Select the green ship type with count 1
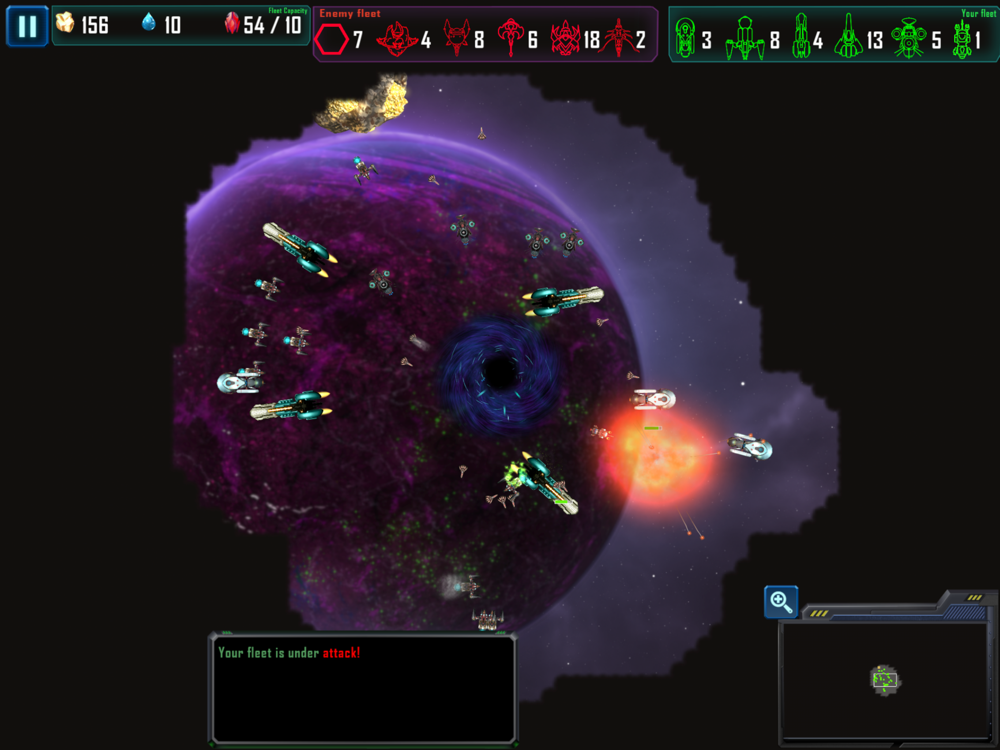The width and height of the screenshot is (1000, 750). pyautogui.click(x=962, y=39)
